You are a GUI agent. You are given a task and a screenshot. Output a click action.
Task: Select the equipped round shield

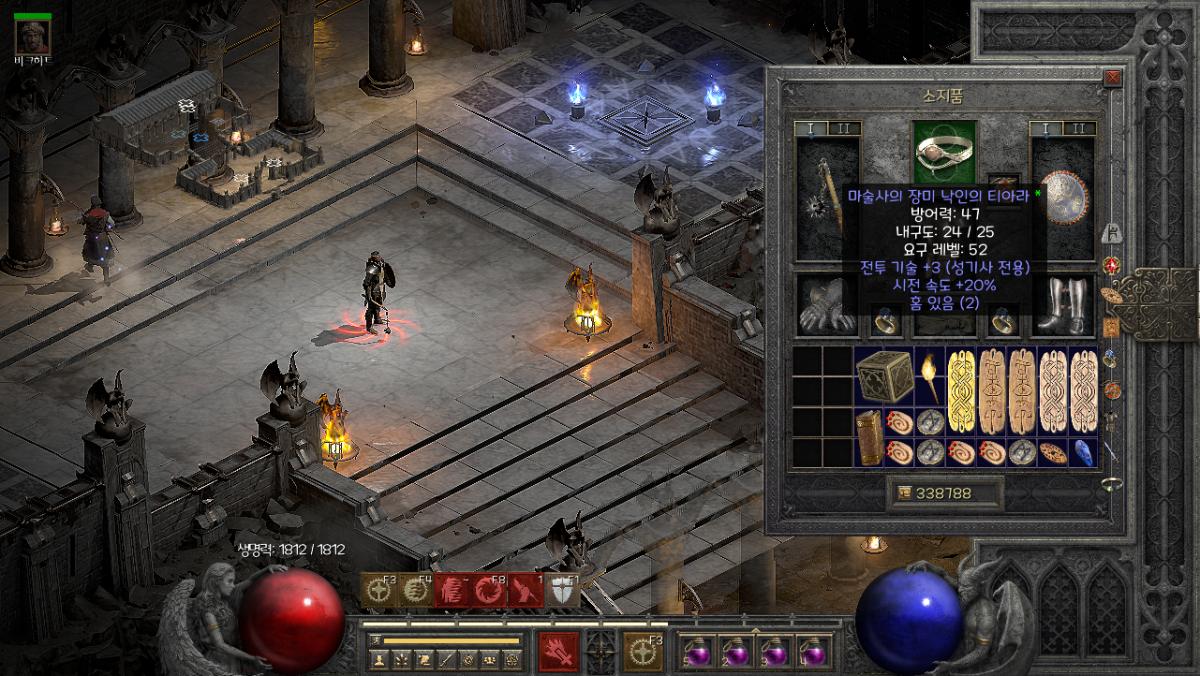pyautogui.click(x=1064, y=198)
